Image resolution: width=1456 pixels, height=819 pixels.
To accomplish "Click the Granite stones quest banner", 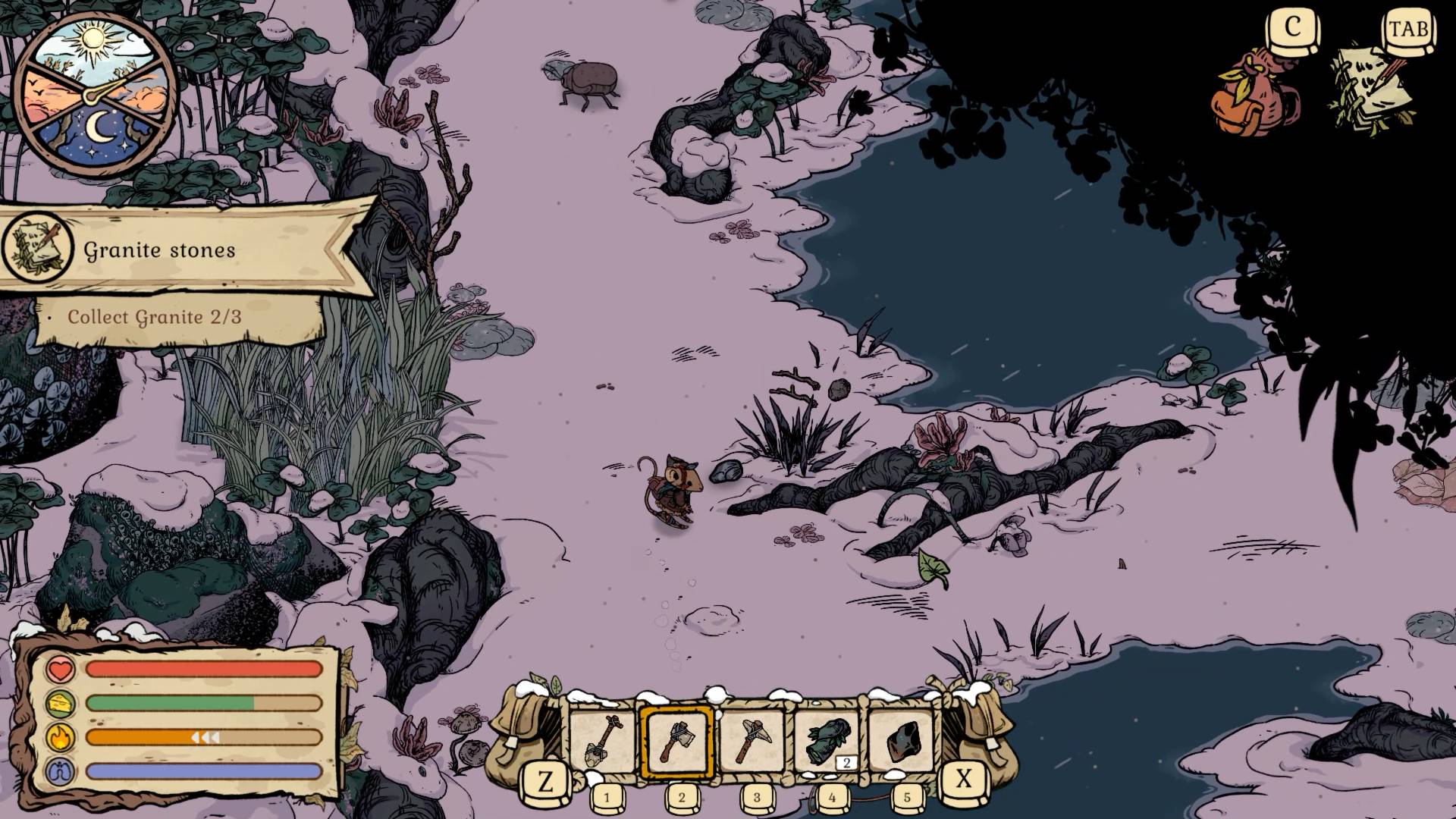I will coord(182,249).
